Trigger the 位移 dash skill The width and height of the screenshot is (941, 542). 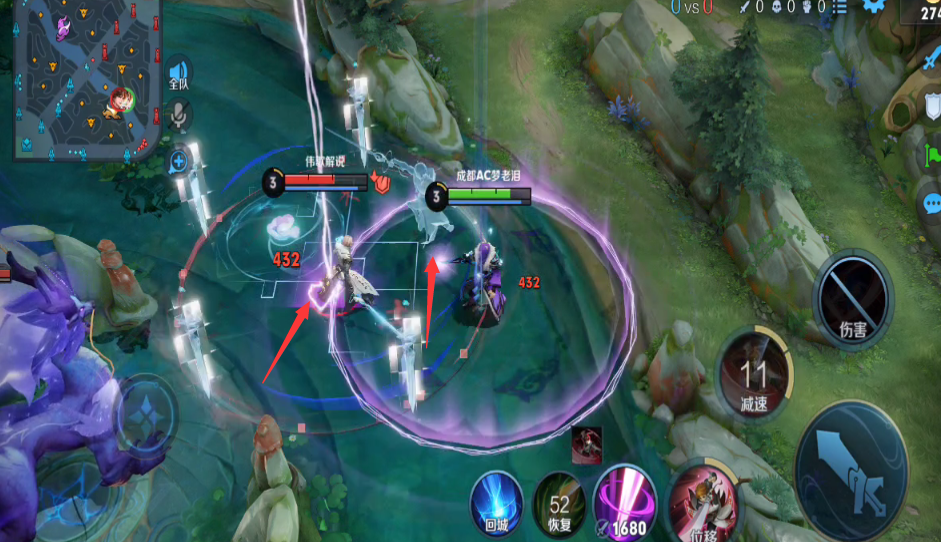pyautogui.click(x=702, y=502)
